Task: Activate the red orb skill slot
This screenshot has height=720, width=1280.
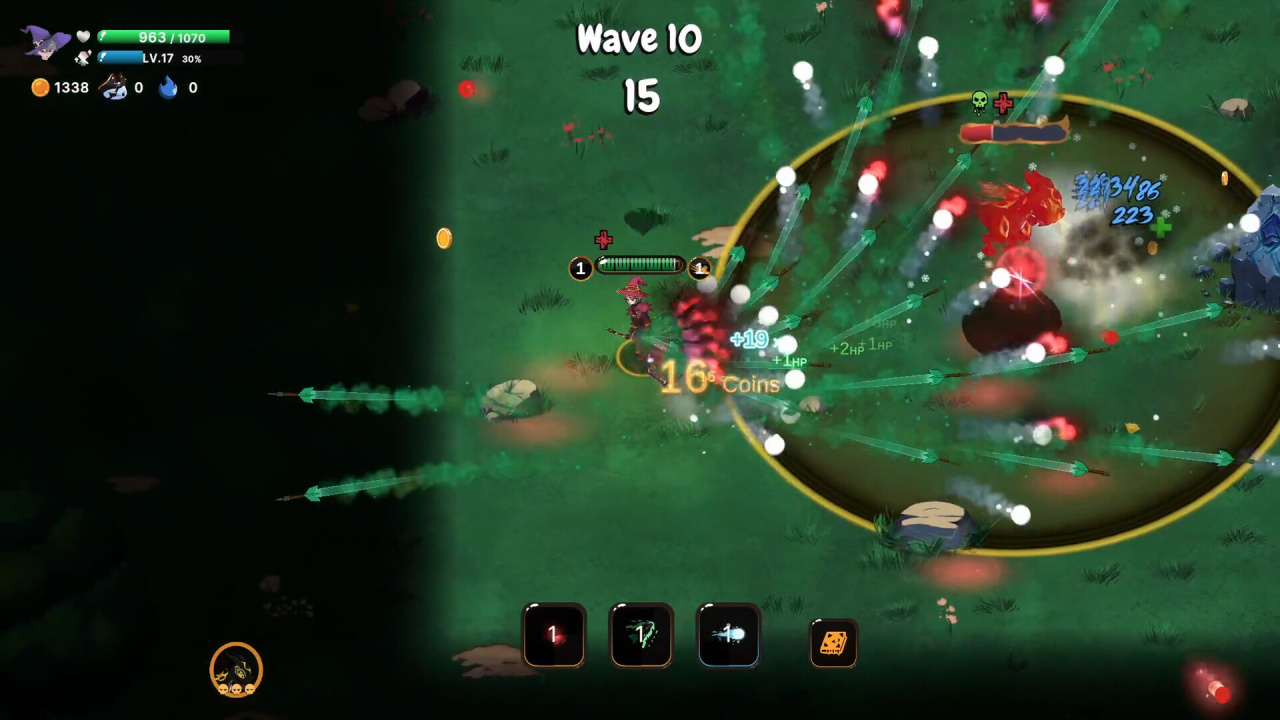Action: point(554,635)
